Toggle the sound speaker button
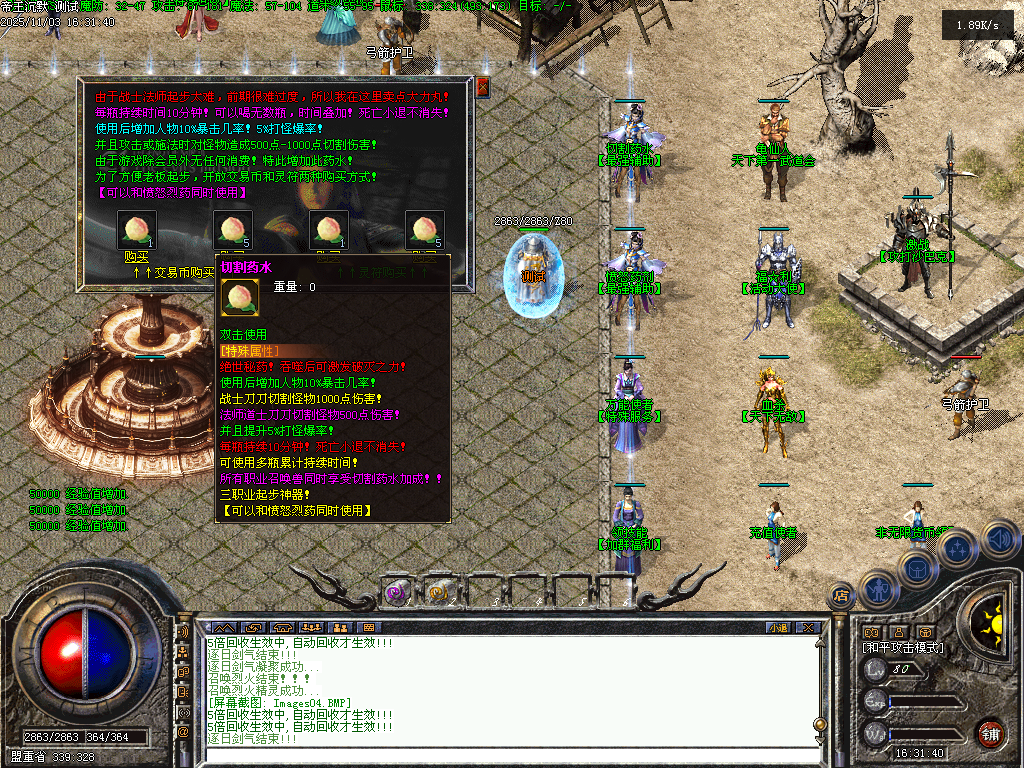Viewport: 1024px width, 768px height. click(998, 539)
